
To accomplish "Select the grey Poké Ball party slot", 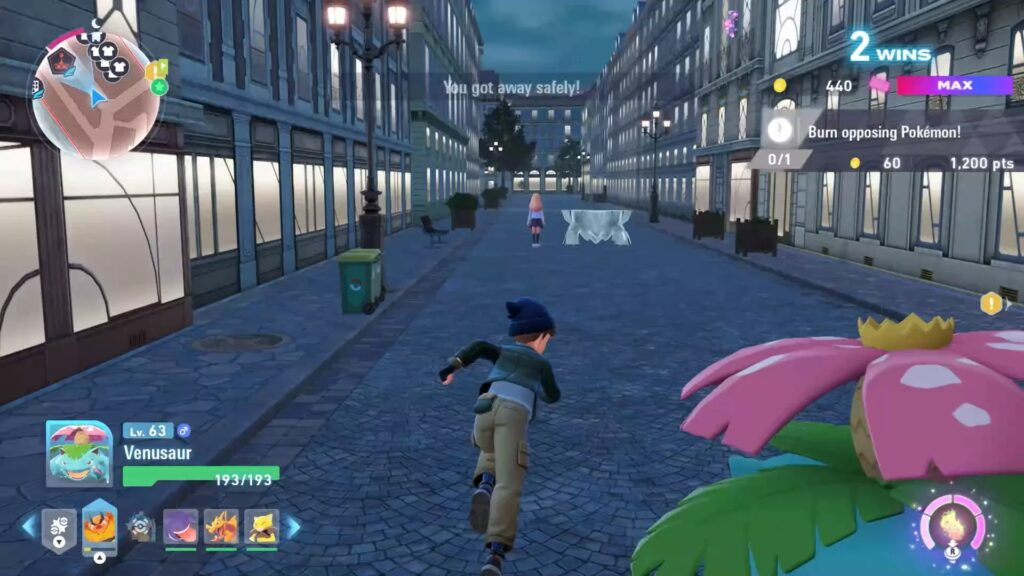I will tap(141, 526).
